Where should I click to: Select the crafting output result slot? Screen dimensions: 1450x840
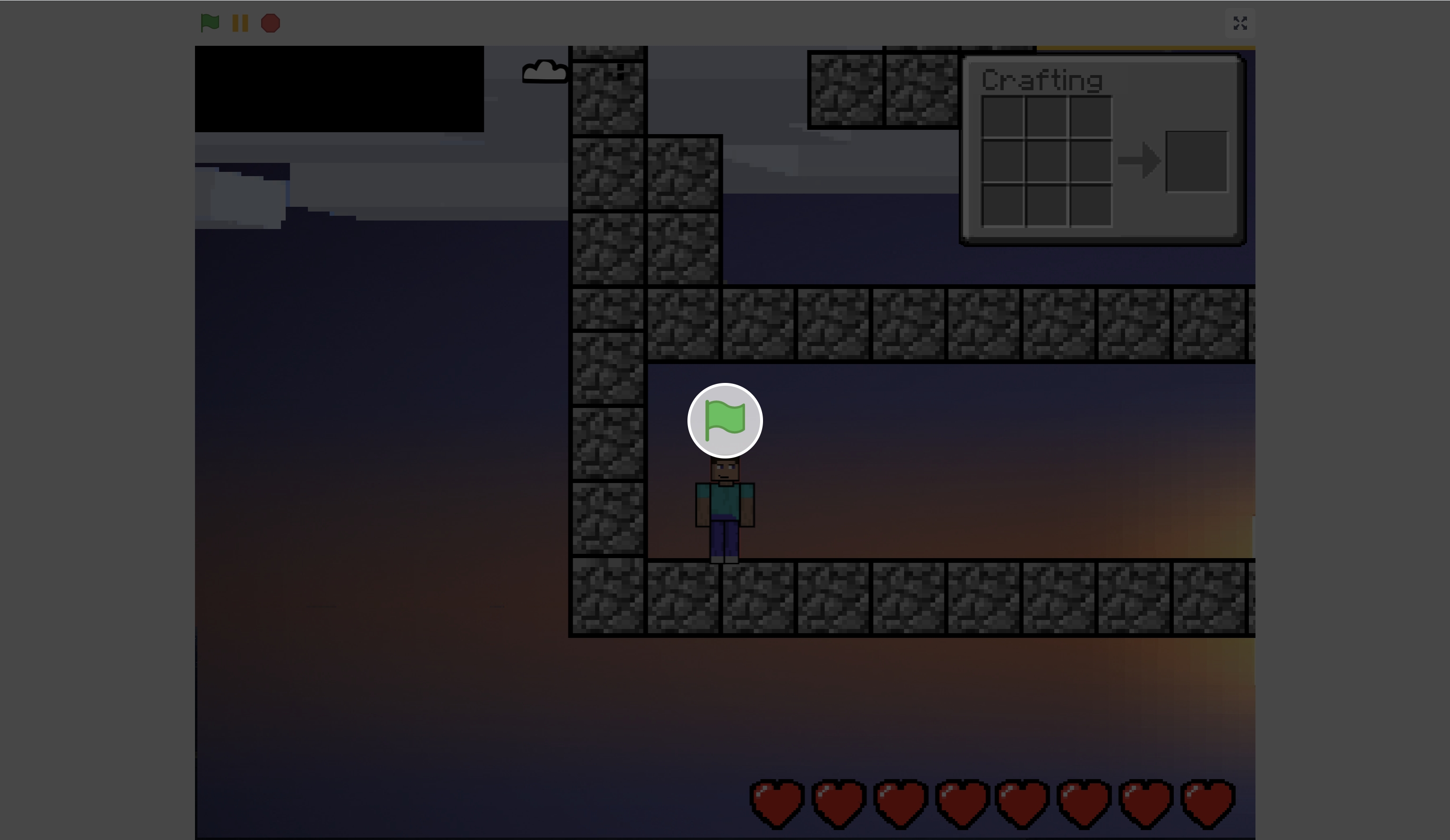(x=1196, y=161)
